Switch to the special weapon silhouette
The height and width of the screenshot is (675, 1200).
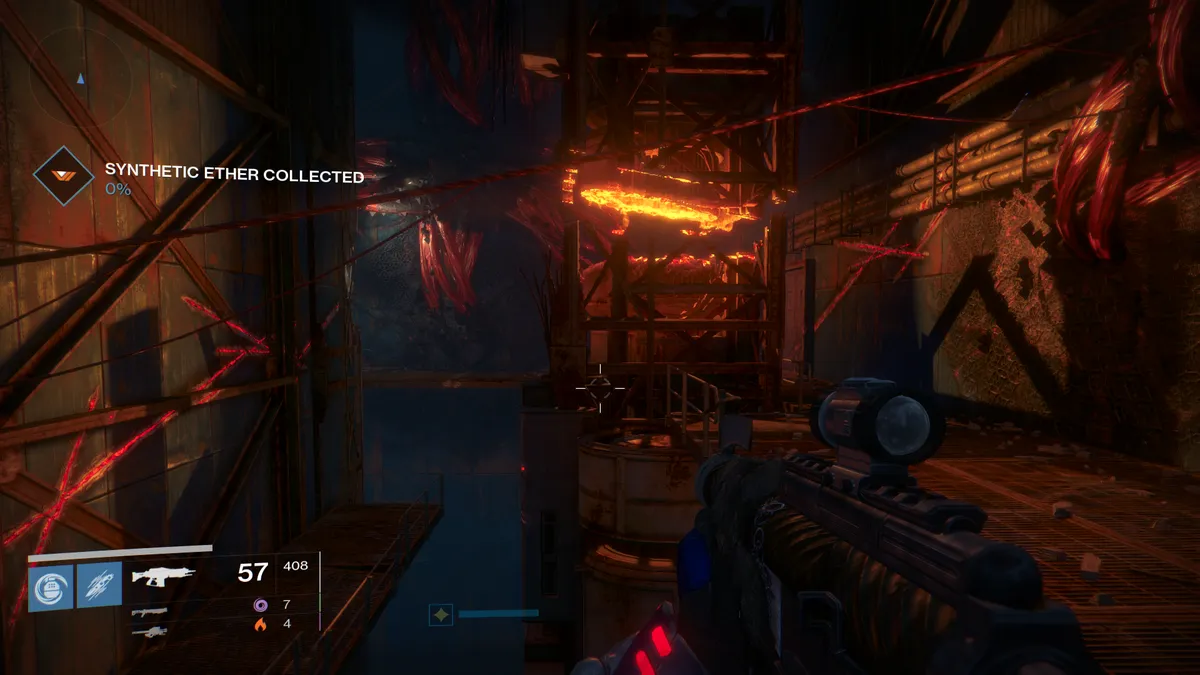point(149,612)
